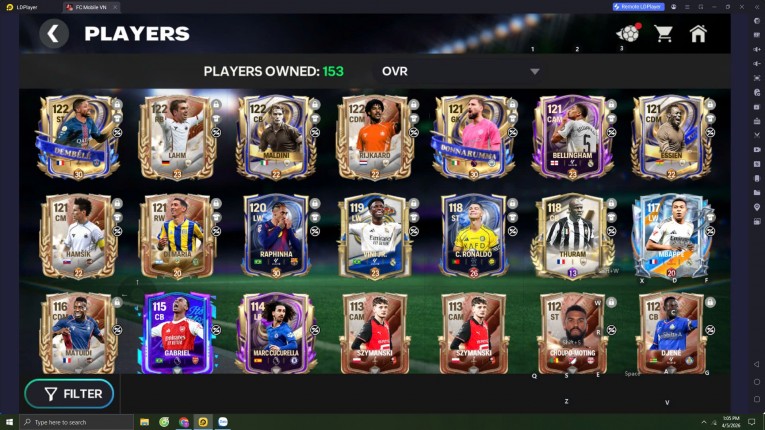Viewport: 765px width, 430px height.
Task: Open the Bellingham player card
Action: (x=571, y=137)
